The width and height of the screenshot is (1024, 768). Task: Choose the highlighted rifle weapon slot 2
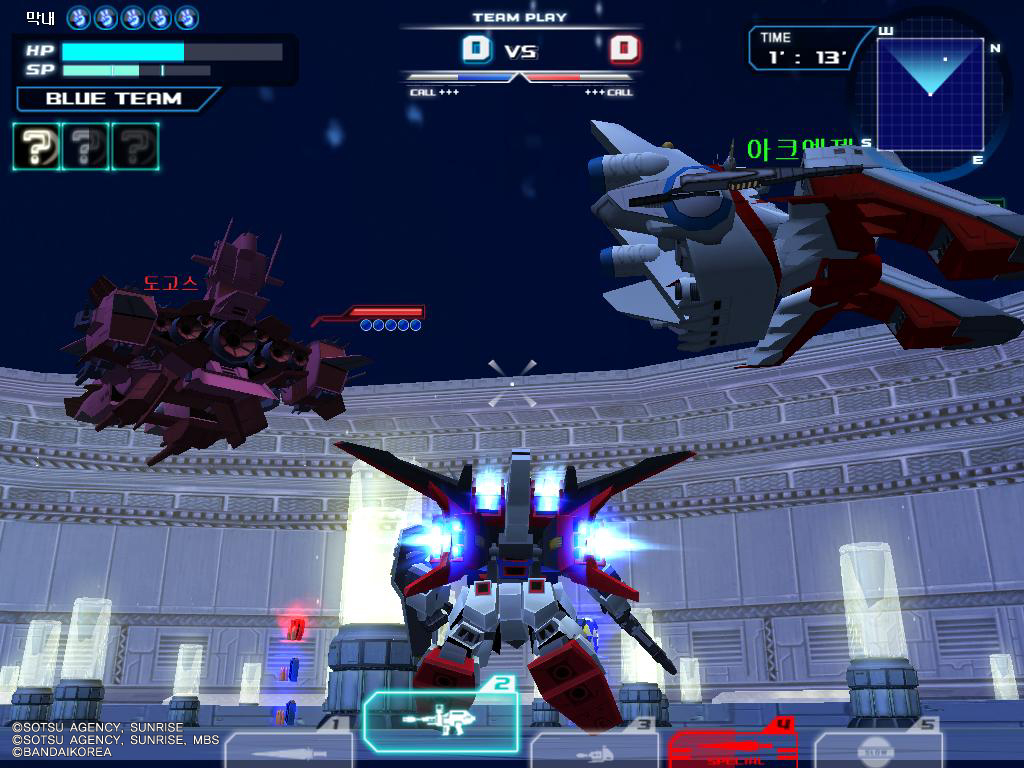click(x=441, y=718)
